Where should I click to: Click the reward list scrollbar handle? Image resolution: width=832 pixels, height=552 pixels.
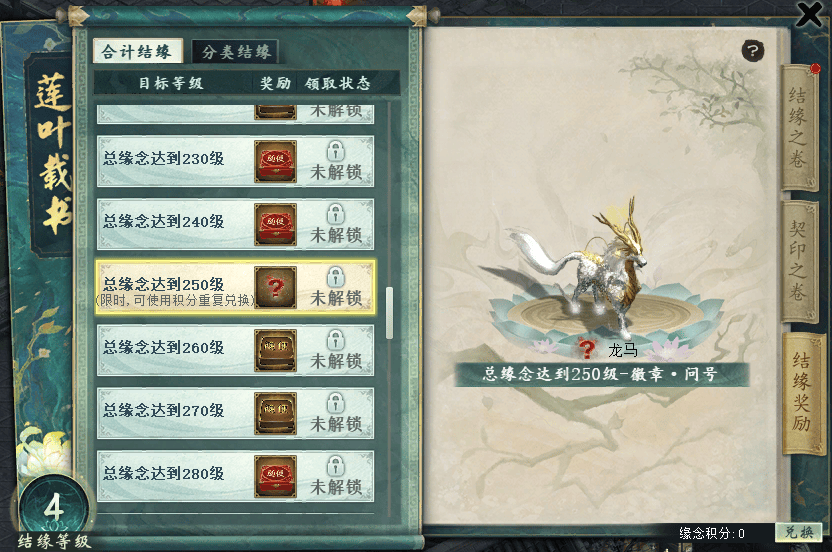click(390, 313)
